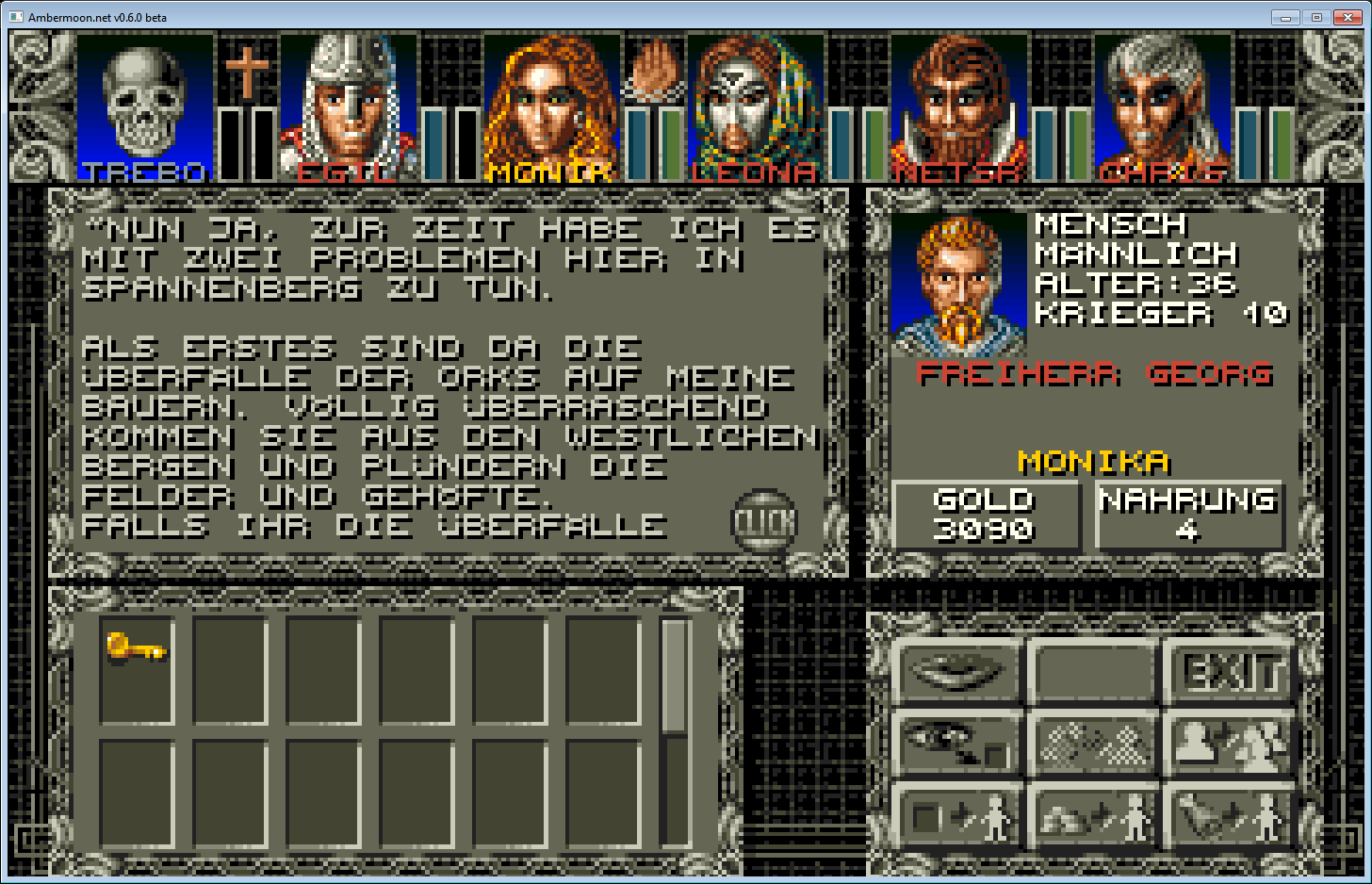Continue dialogue via the CLICK prompt
This screenshot has width=1372, height=884.
[x=764, y=521]
